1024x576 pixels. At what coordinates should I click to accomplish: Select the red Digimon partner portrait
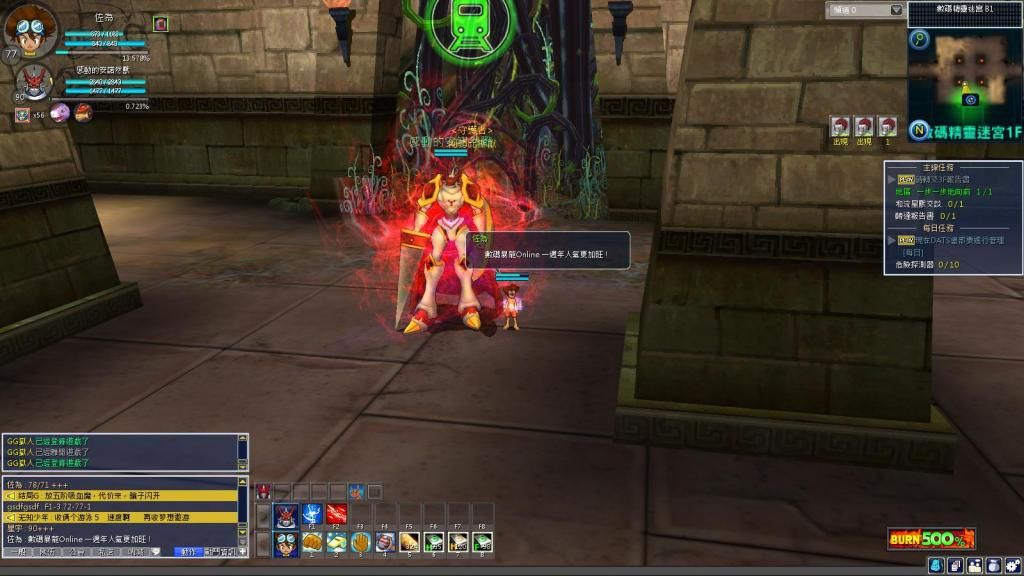tap(33, 82)
